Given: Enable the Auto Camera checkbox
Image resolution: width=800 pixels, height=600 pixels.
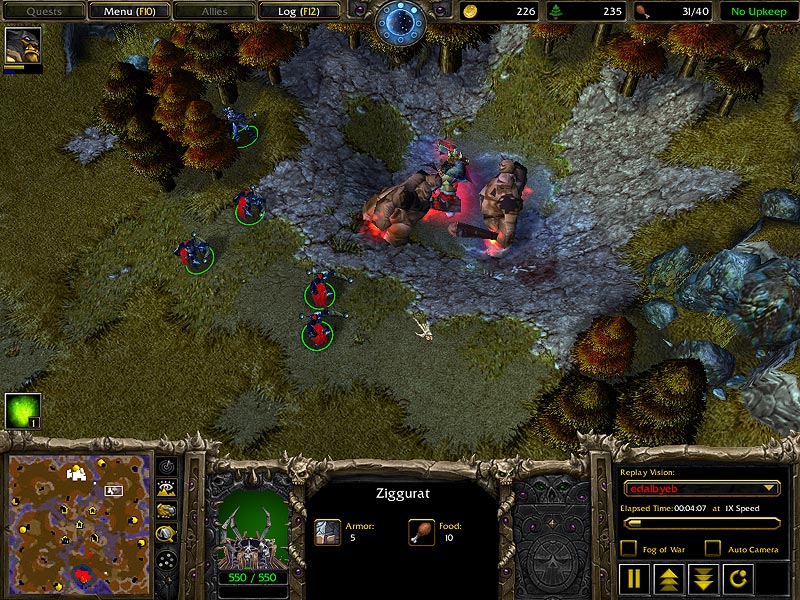Looking at the screenshot, I should point(712,548).
